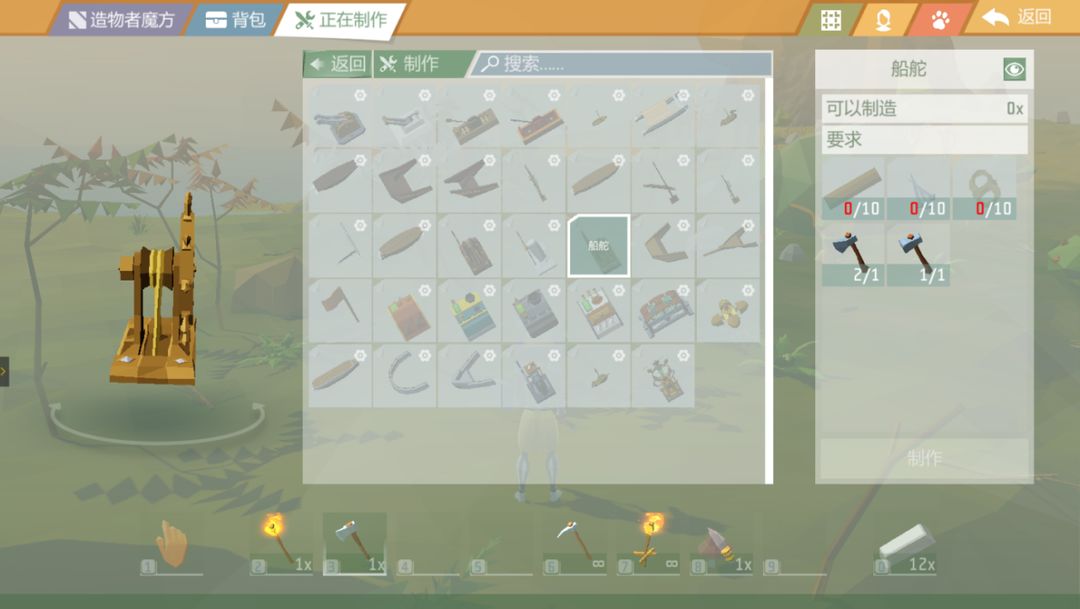Open the character portrait tab

[x=884, y=20]
